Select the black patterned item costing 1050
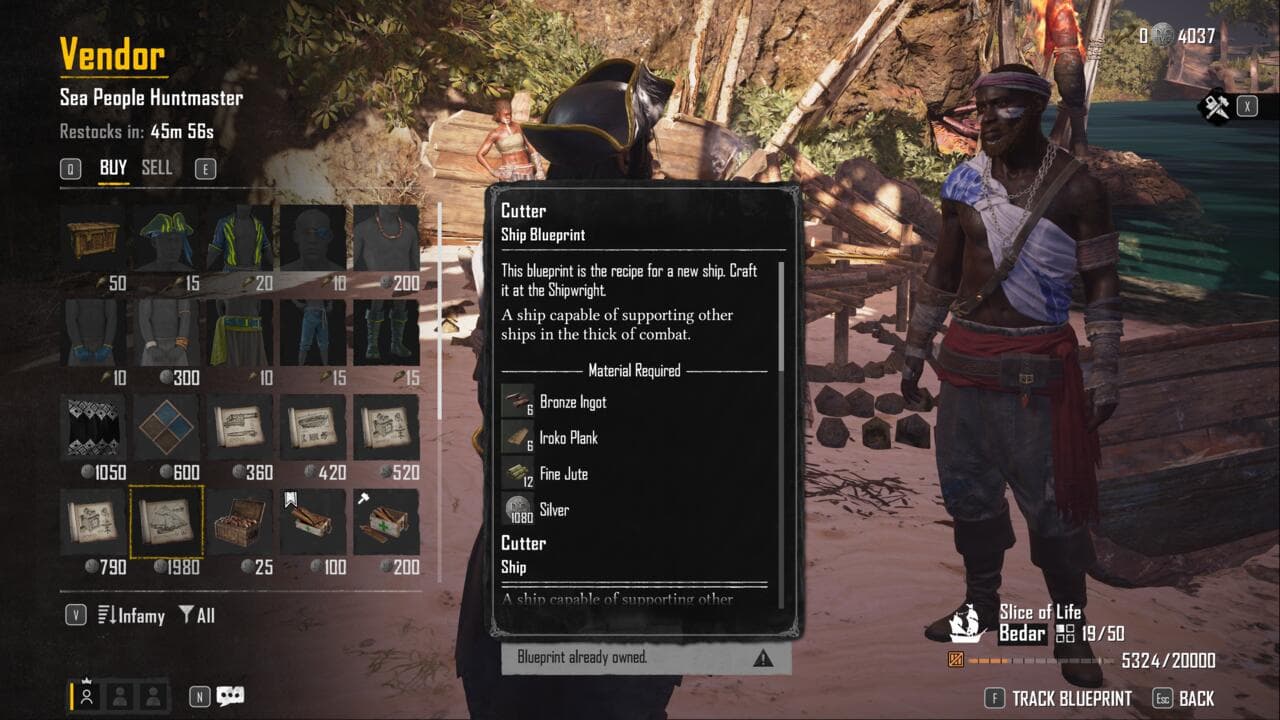 93,427
